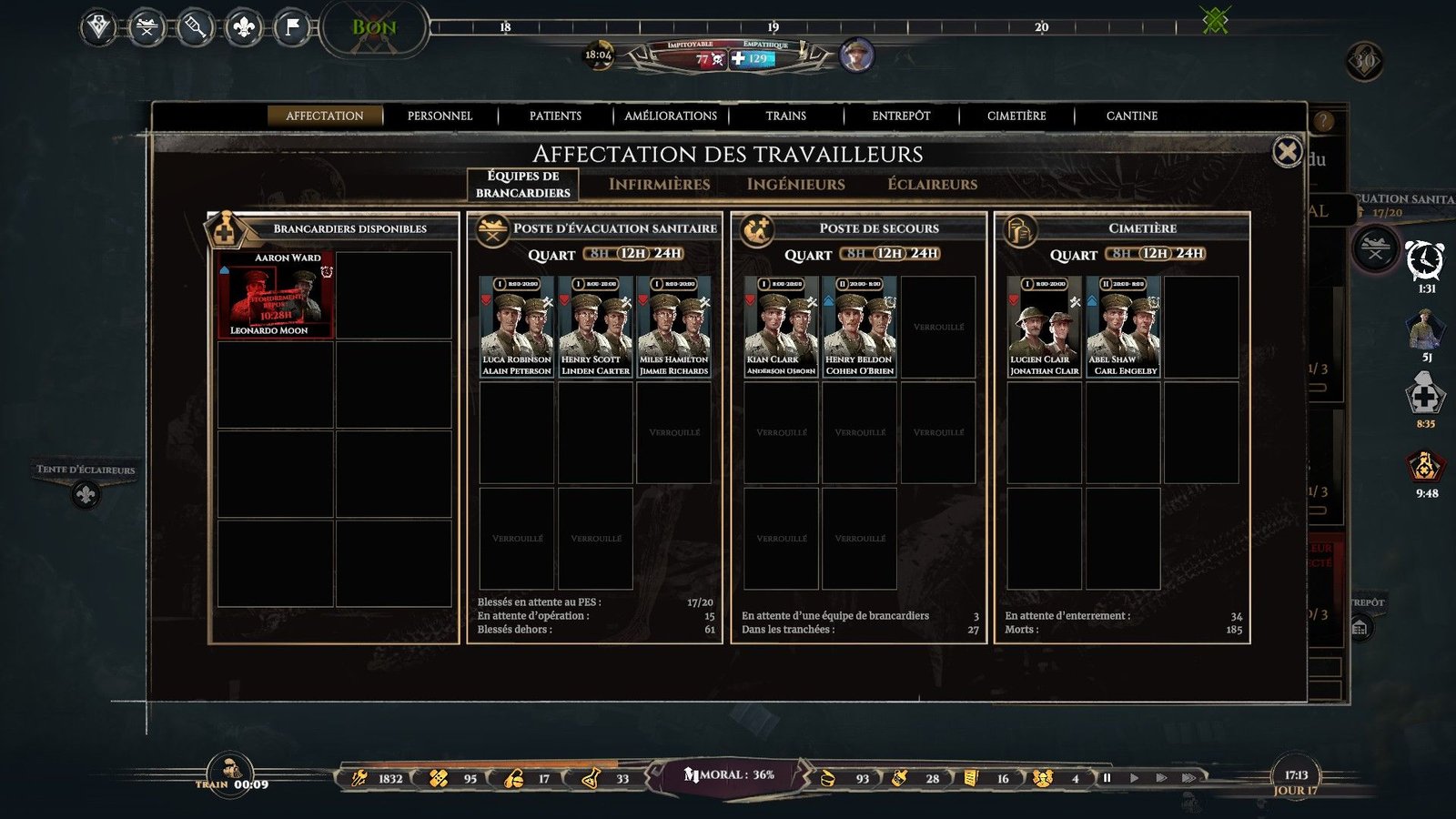This screenshot has width=1456, height=819.
Task: Open the Entrepôt tab
Action: coord(901,116)
